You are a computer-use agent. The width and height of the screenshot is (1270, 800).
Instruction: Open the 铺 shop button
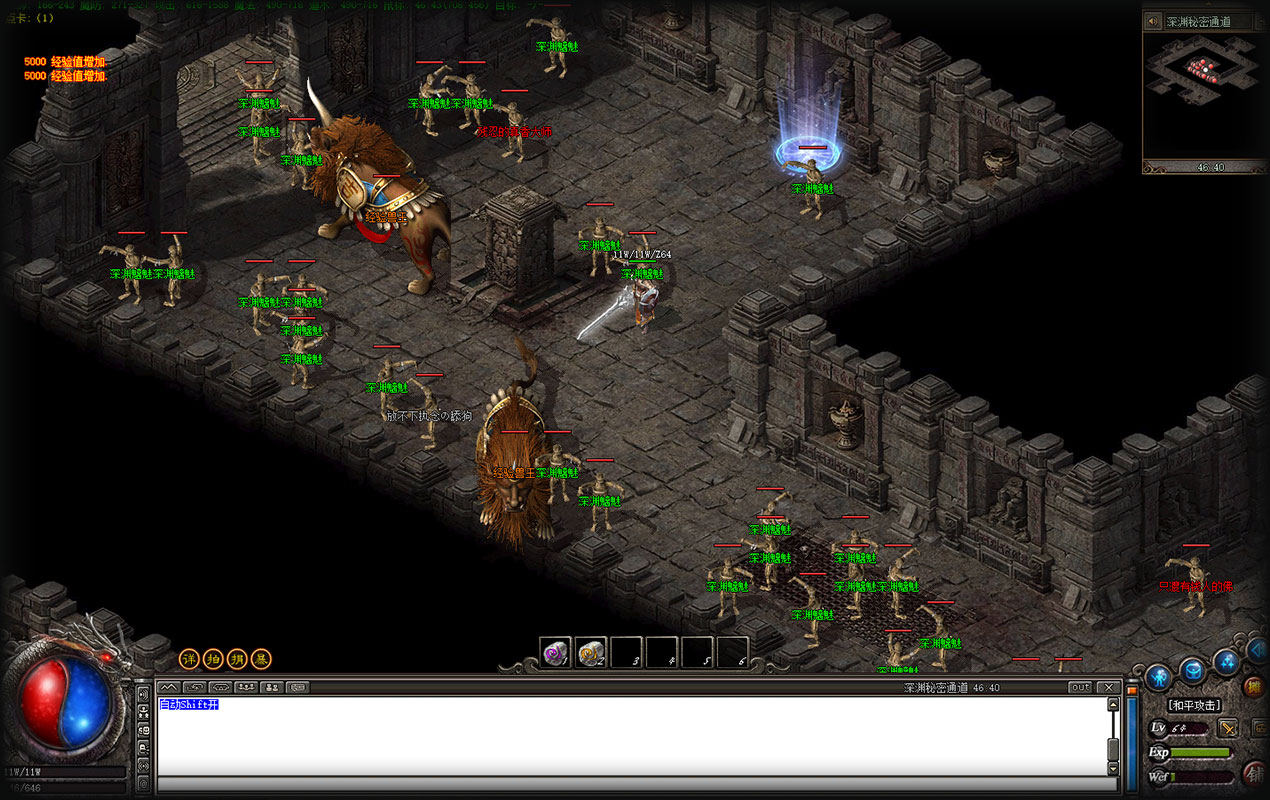pyautogui.click(x=1253, y=773)
